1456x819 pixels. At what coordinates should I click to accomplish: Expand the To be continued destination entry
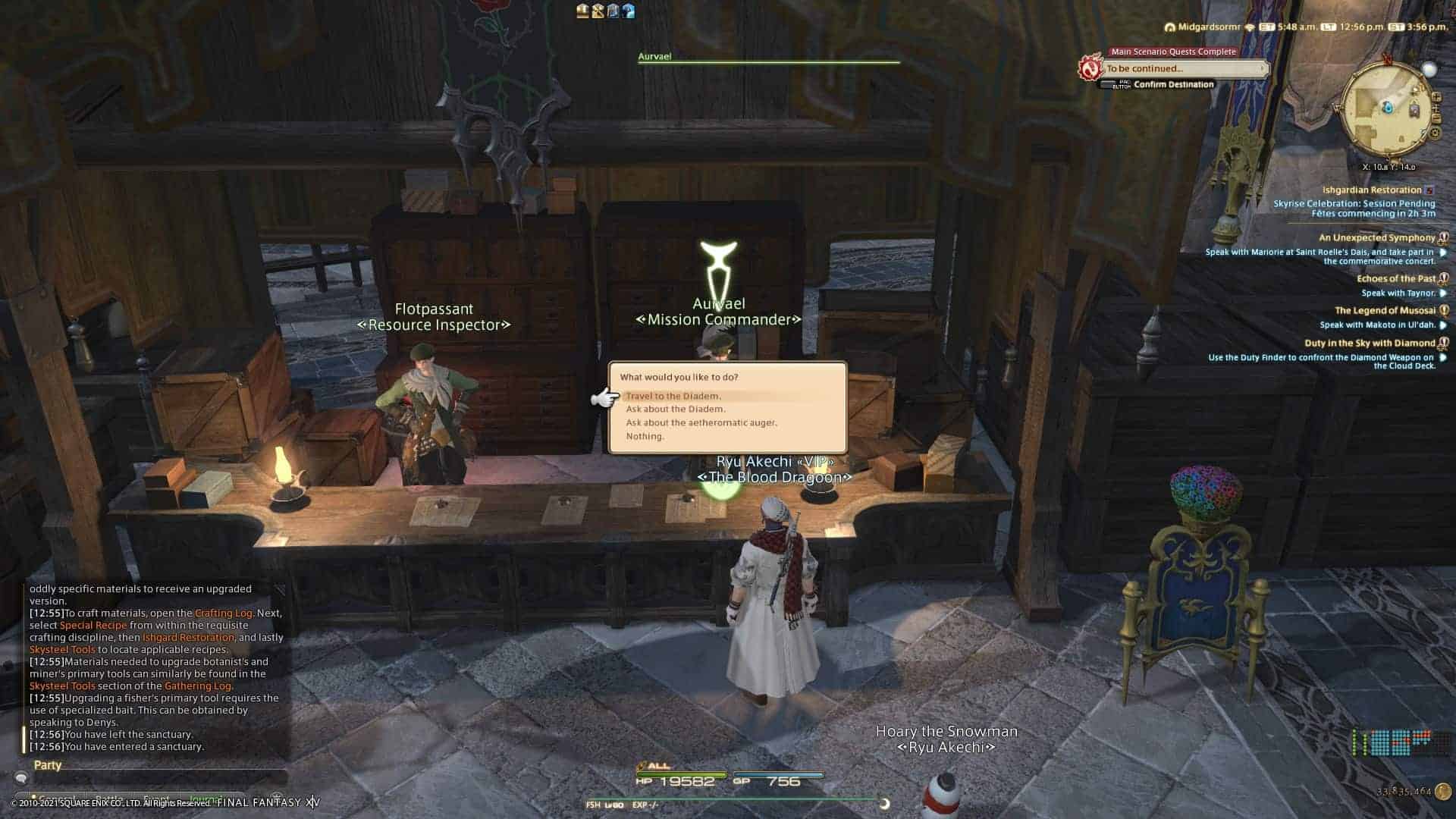(x=1261, y=68)
